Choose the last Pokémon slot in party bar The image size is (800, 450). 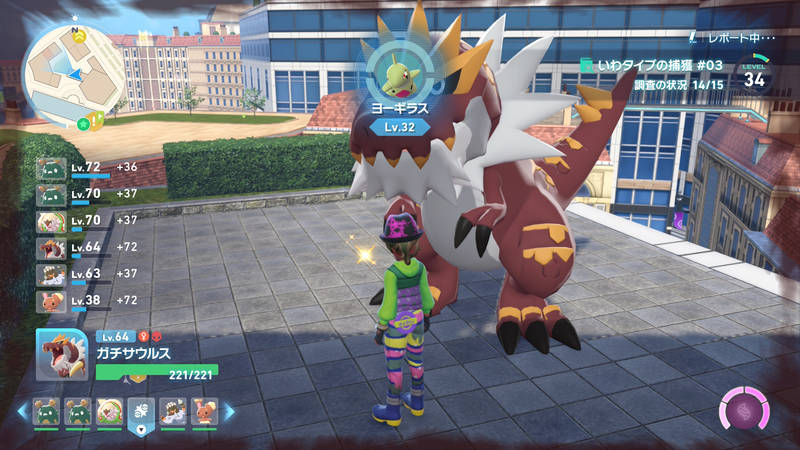click(204, 410)
